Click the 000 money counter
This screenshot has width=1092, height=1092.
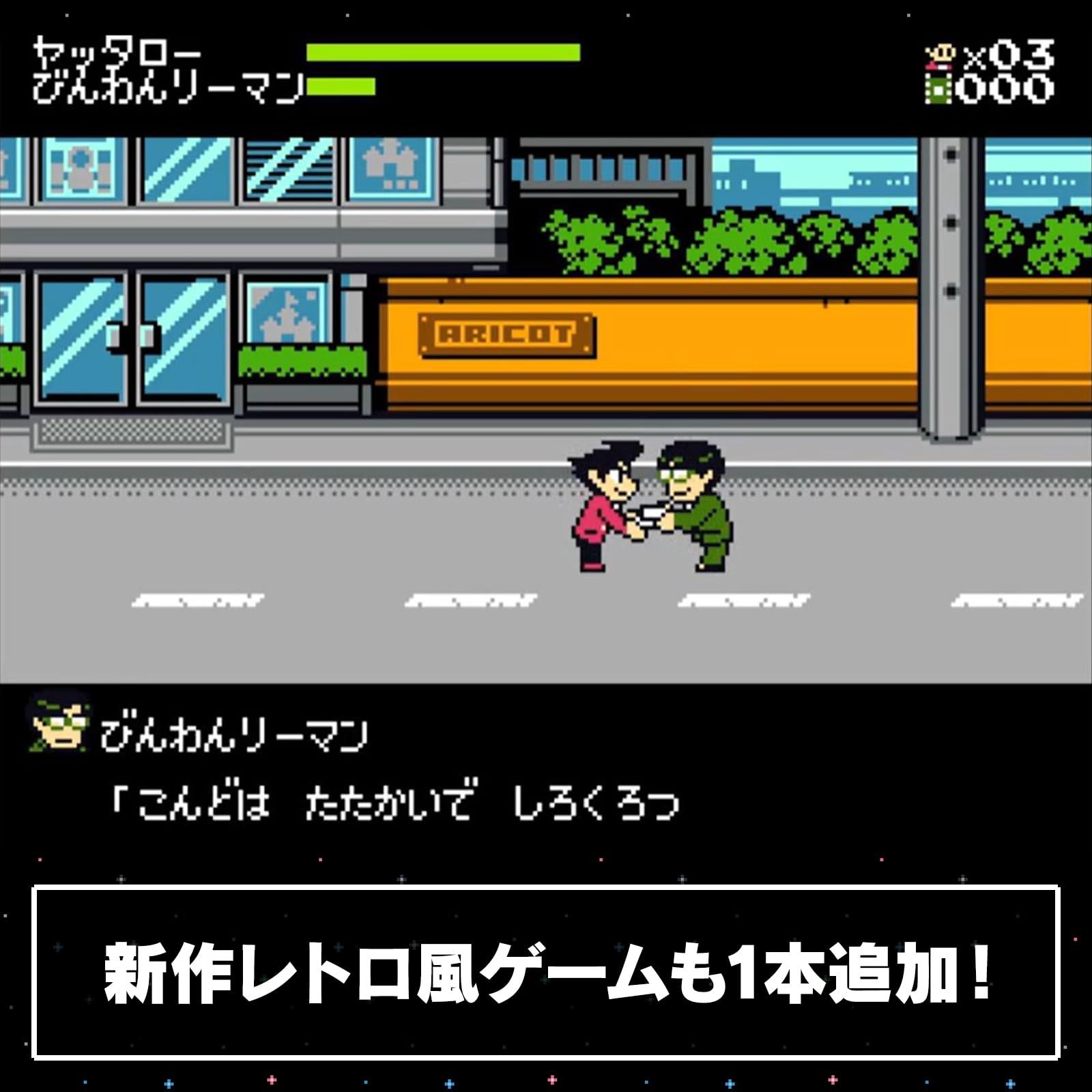(x=1003, y=87)
